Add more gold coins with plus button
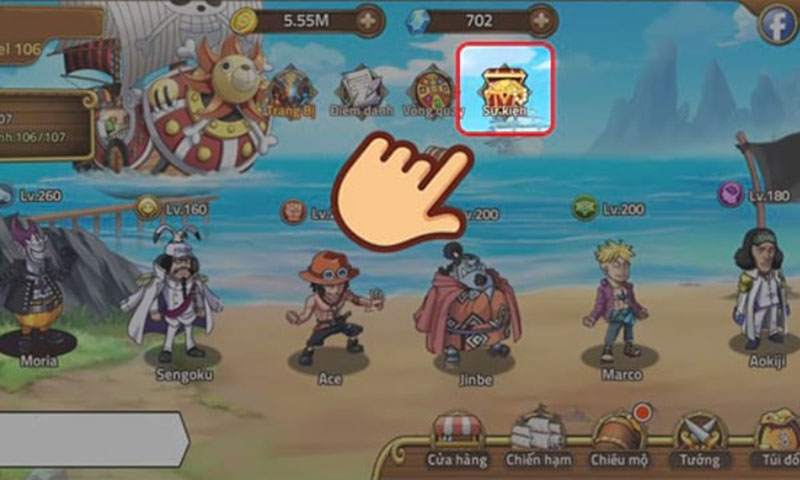The height and width of the screenshot is (480, 800). click(368, 20)
